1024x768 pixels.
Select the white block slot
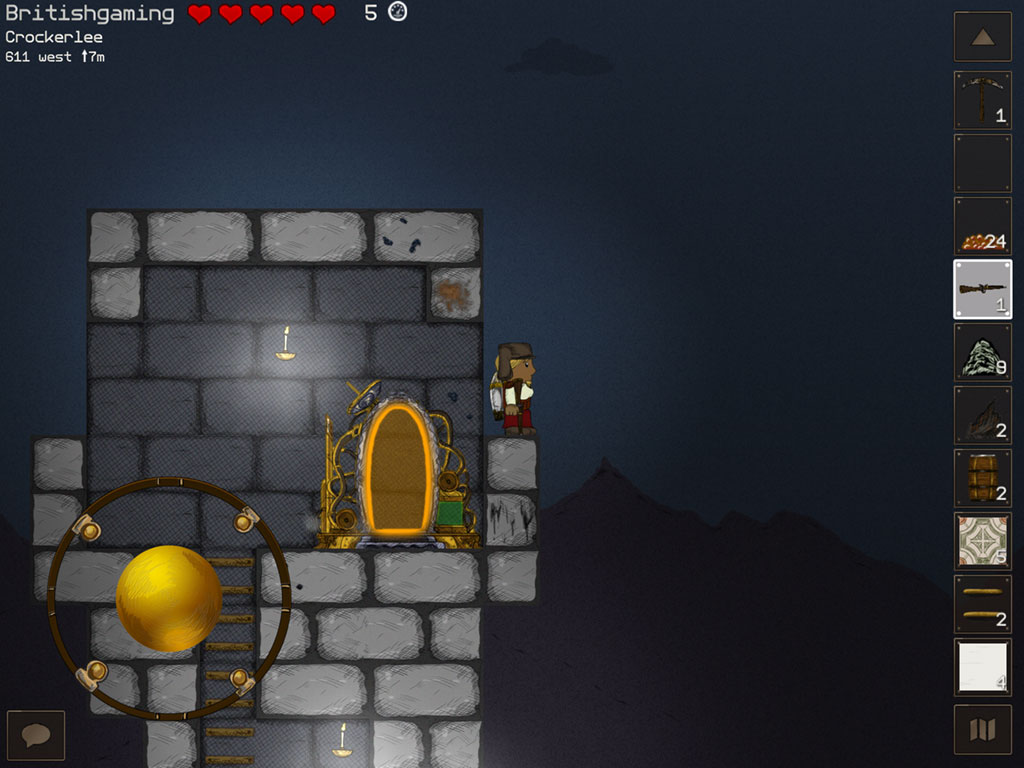click(x=982, y=667)
